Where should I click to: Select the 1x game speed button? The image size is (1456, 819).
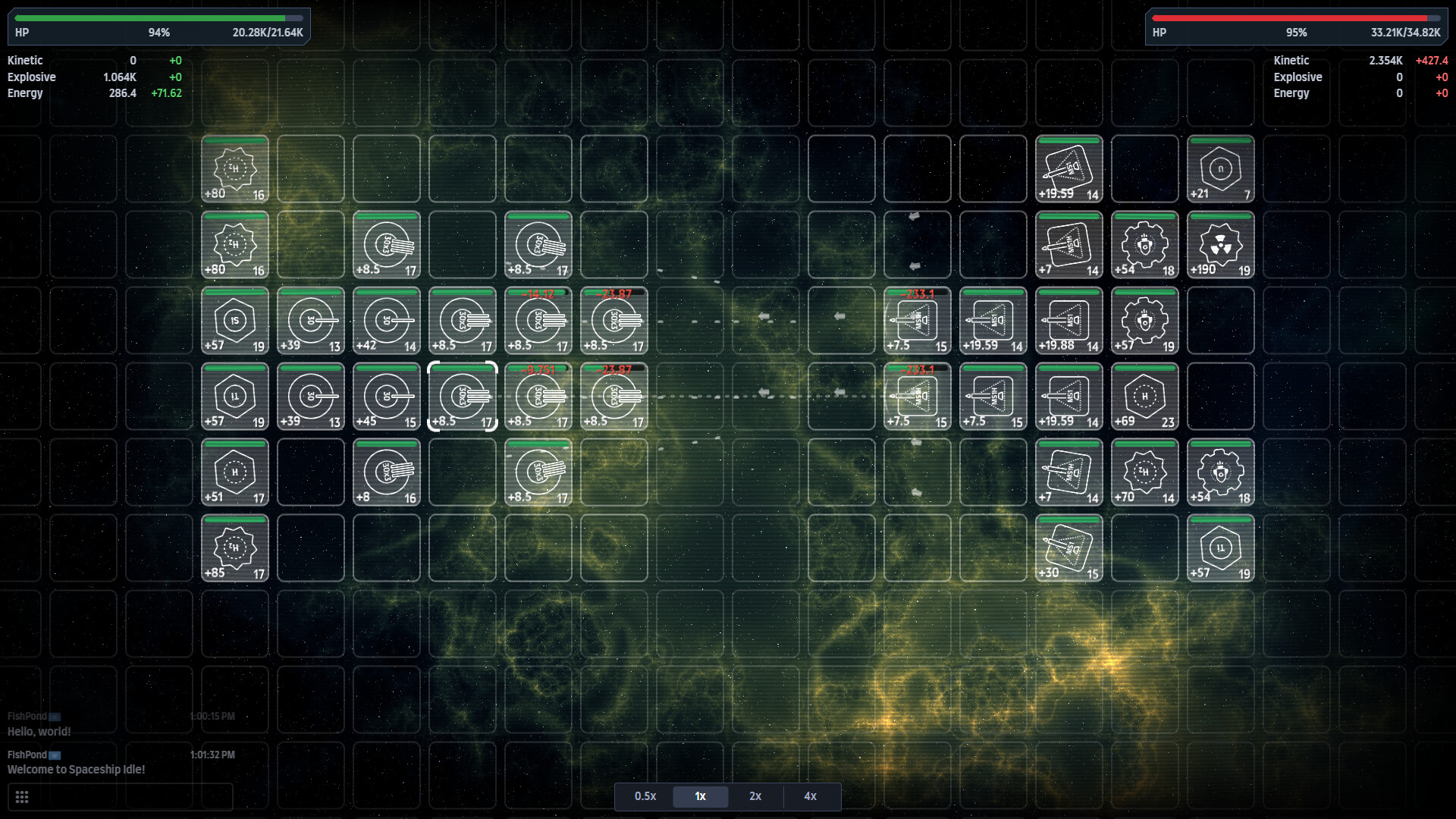tap(700, 797)
